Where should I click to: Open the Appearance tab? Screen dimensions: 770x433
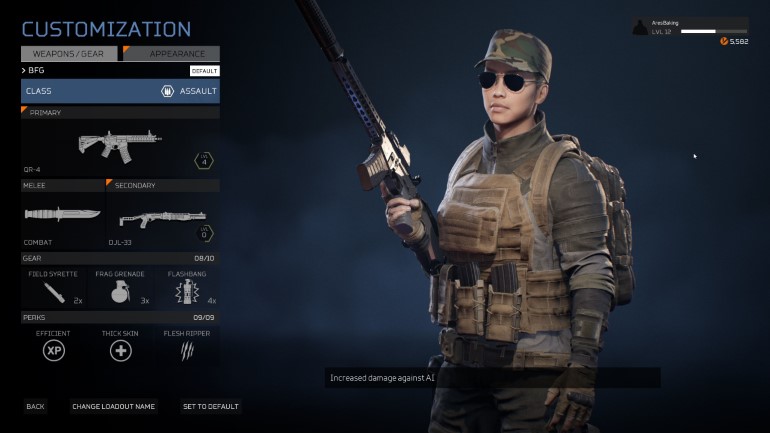click(171, 53)
